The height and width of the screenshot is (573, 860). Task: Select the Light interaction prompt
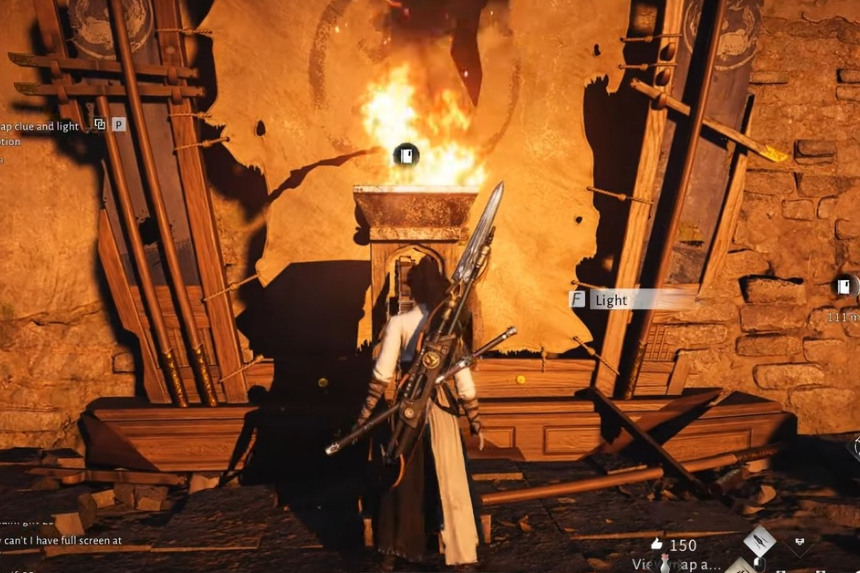click(x=610, y=299)
